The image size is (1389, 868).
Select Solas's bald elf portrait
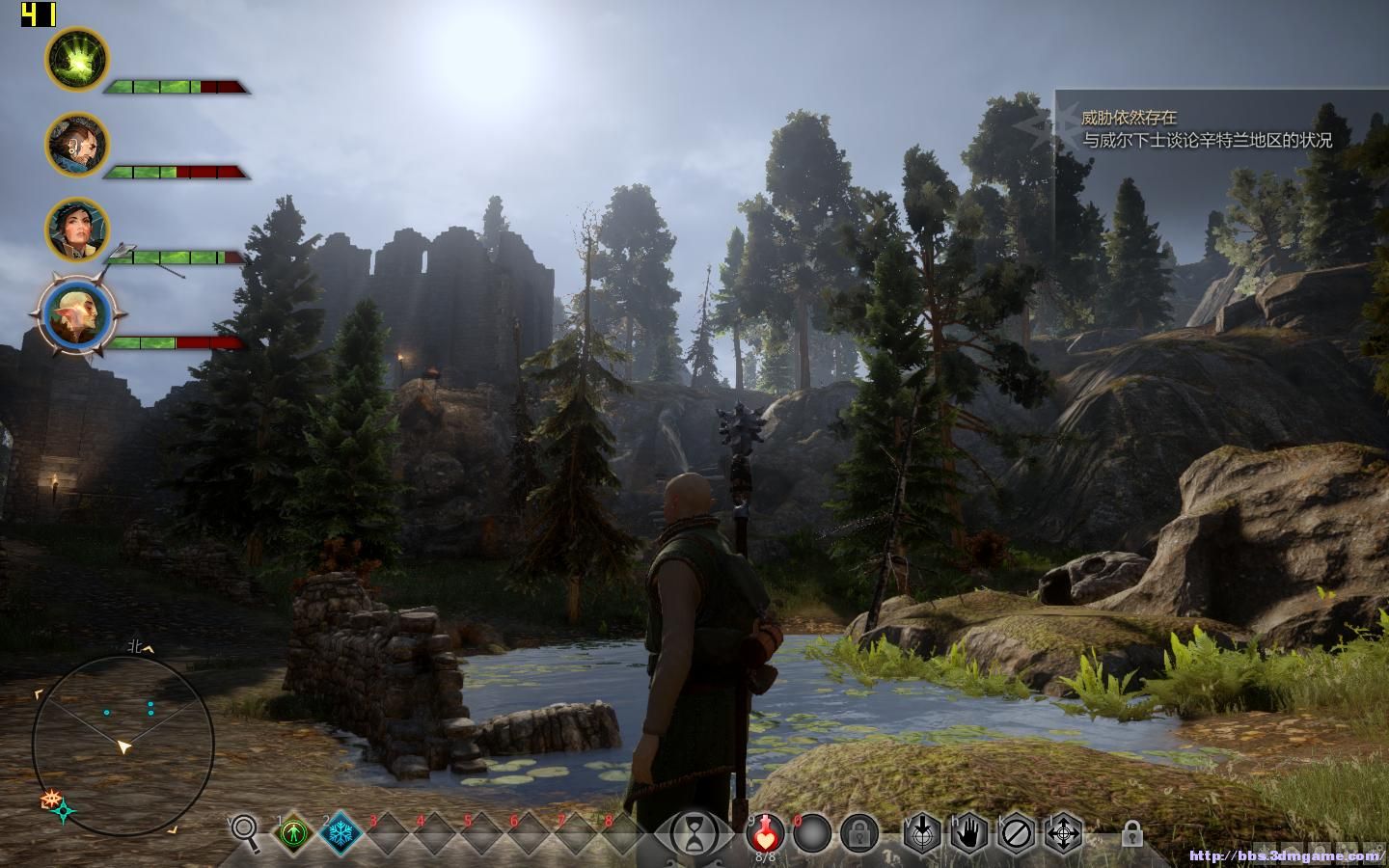click(75, 314)
